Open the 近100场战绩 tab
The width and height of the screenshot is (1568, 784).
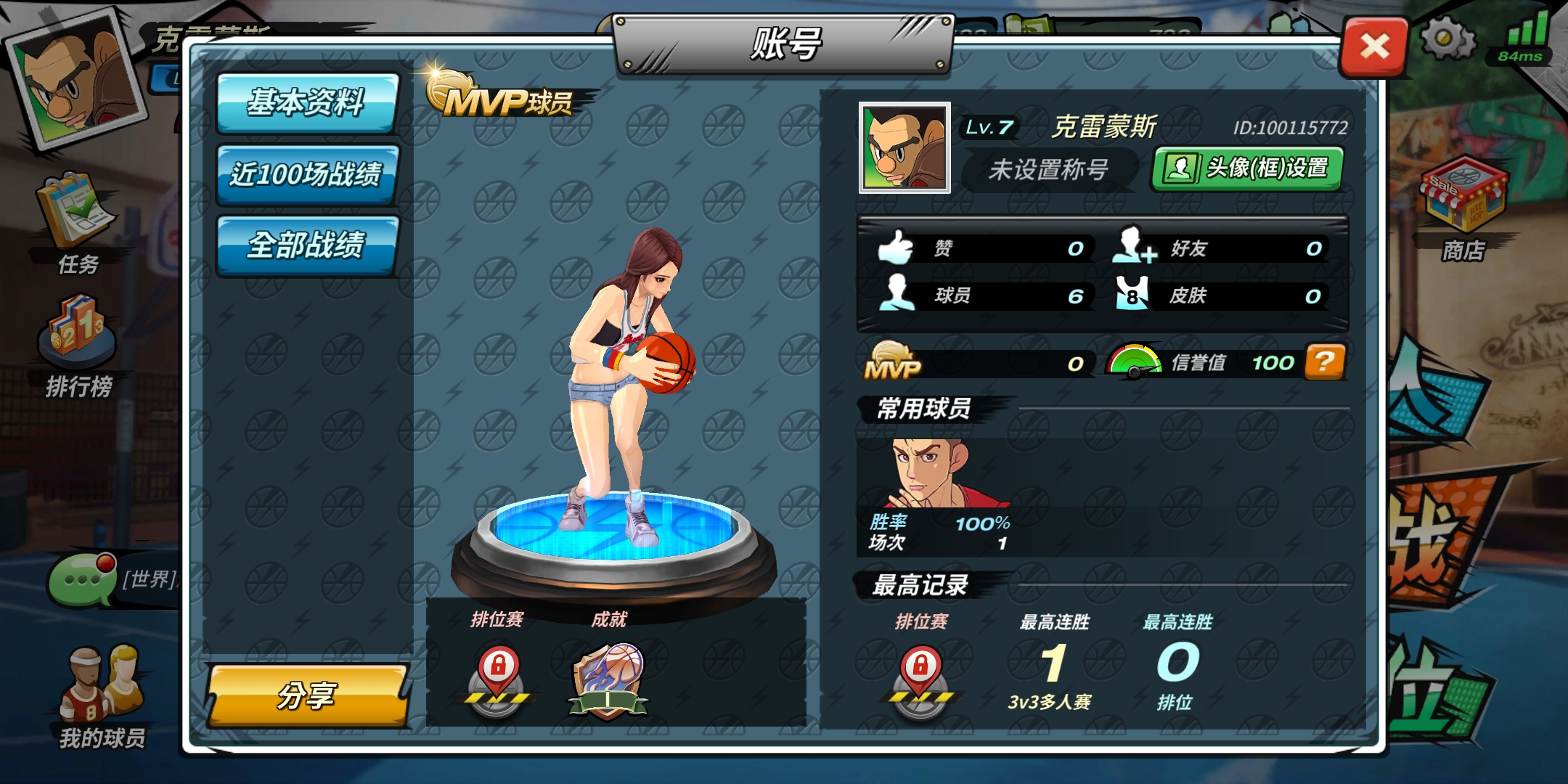tap(307, 174)
